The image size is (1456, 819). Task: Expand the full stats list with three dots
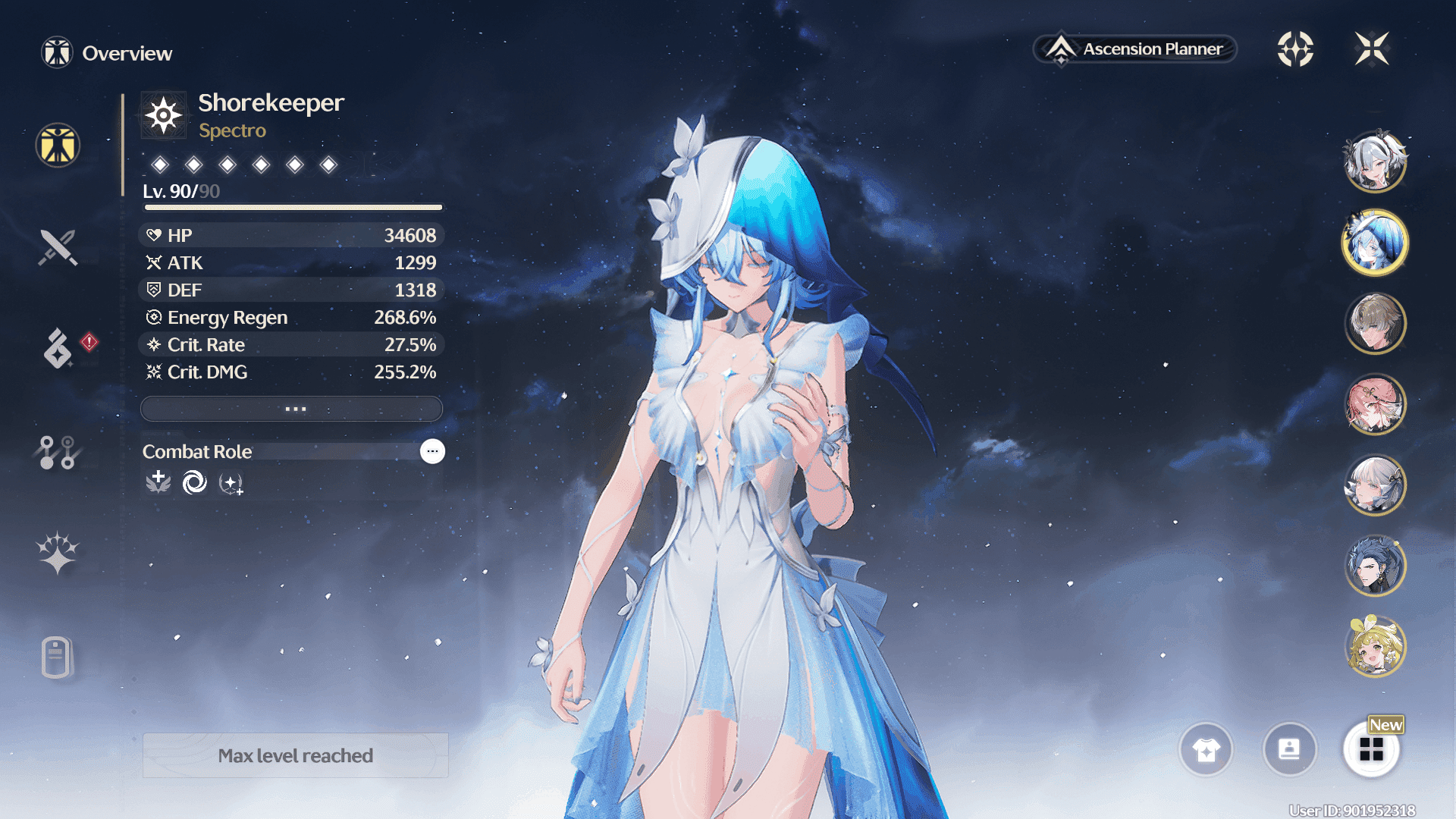[292, 409]
